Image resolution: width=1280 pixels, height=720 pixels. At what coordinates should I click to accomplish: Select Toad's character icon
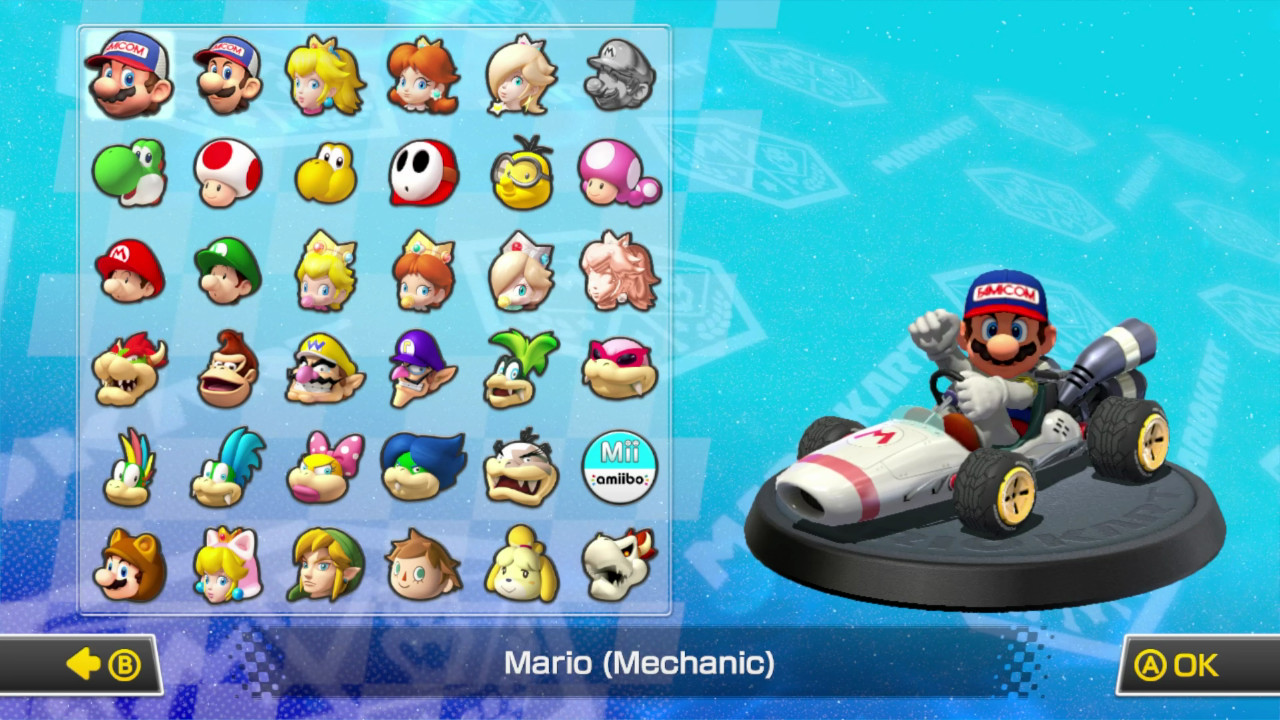pos(227,174)
